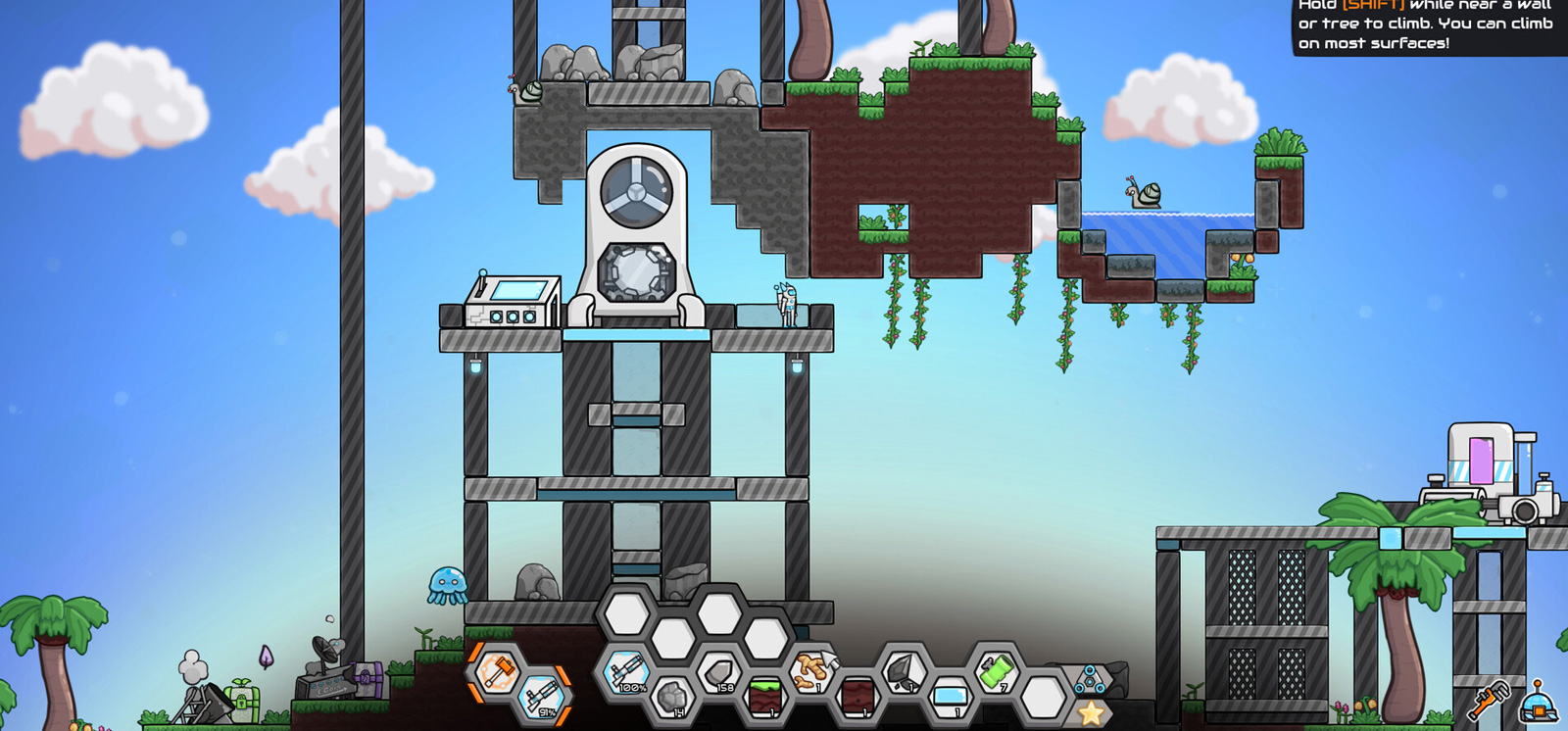The height and width of the screenshot is (731, 1568).
Task: Select the blue glass panel slot
Action: (x=949, y=697)
